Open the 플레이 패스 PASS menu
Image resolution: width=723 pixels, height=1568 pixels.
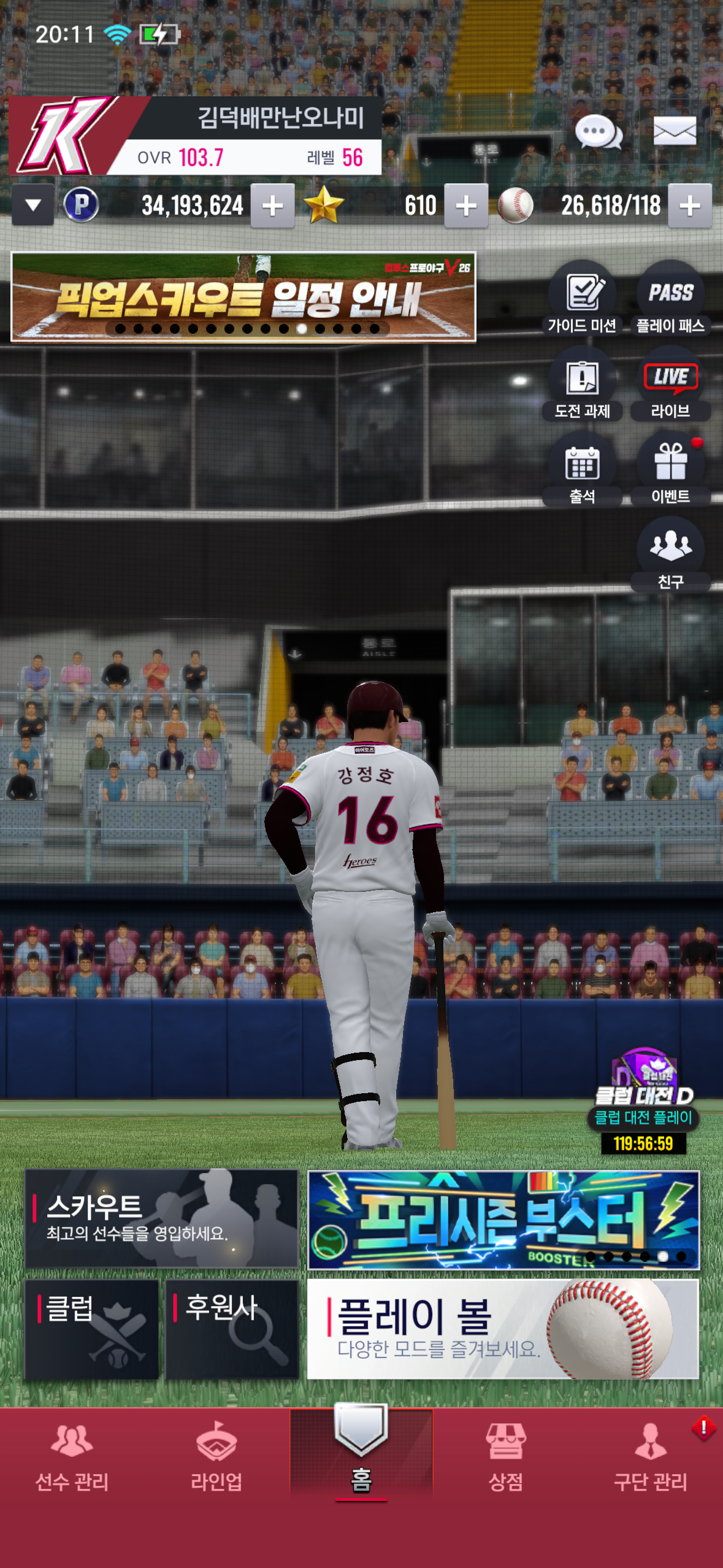670,299
